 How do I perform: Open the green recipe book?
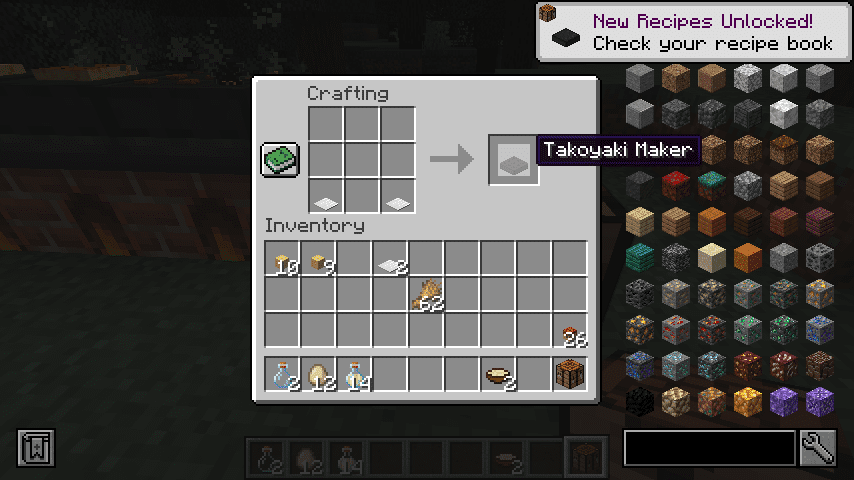280,160
